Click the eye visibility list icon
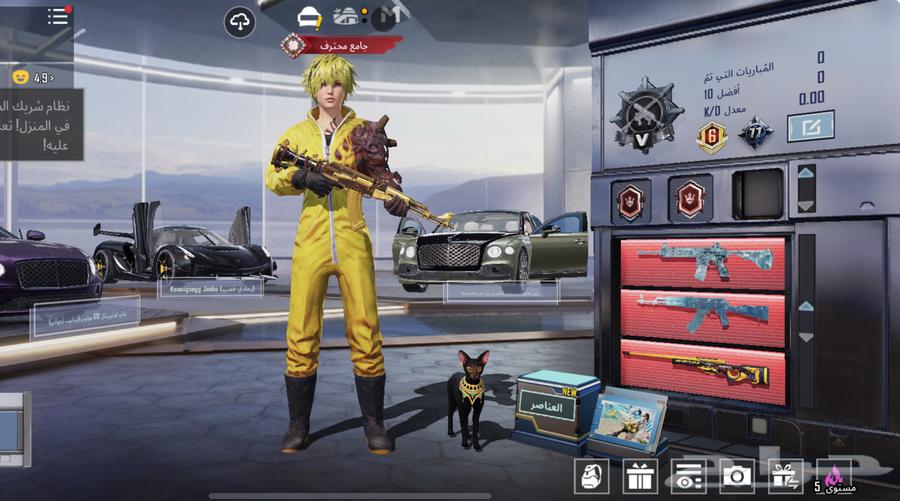900x501 pixels. coord(688,476)
